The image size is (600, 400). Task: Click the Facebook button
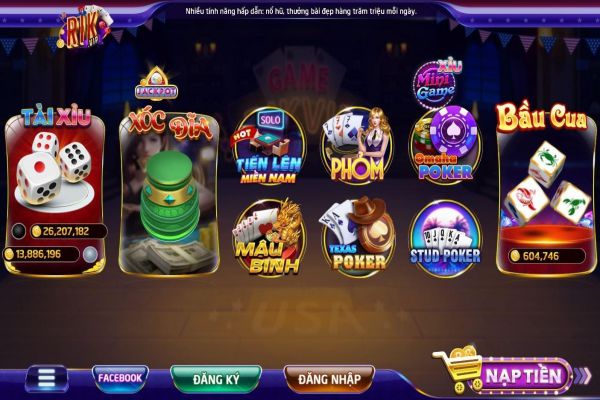(119, 377)
